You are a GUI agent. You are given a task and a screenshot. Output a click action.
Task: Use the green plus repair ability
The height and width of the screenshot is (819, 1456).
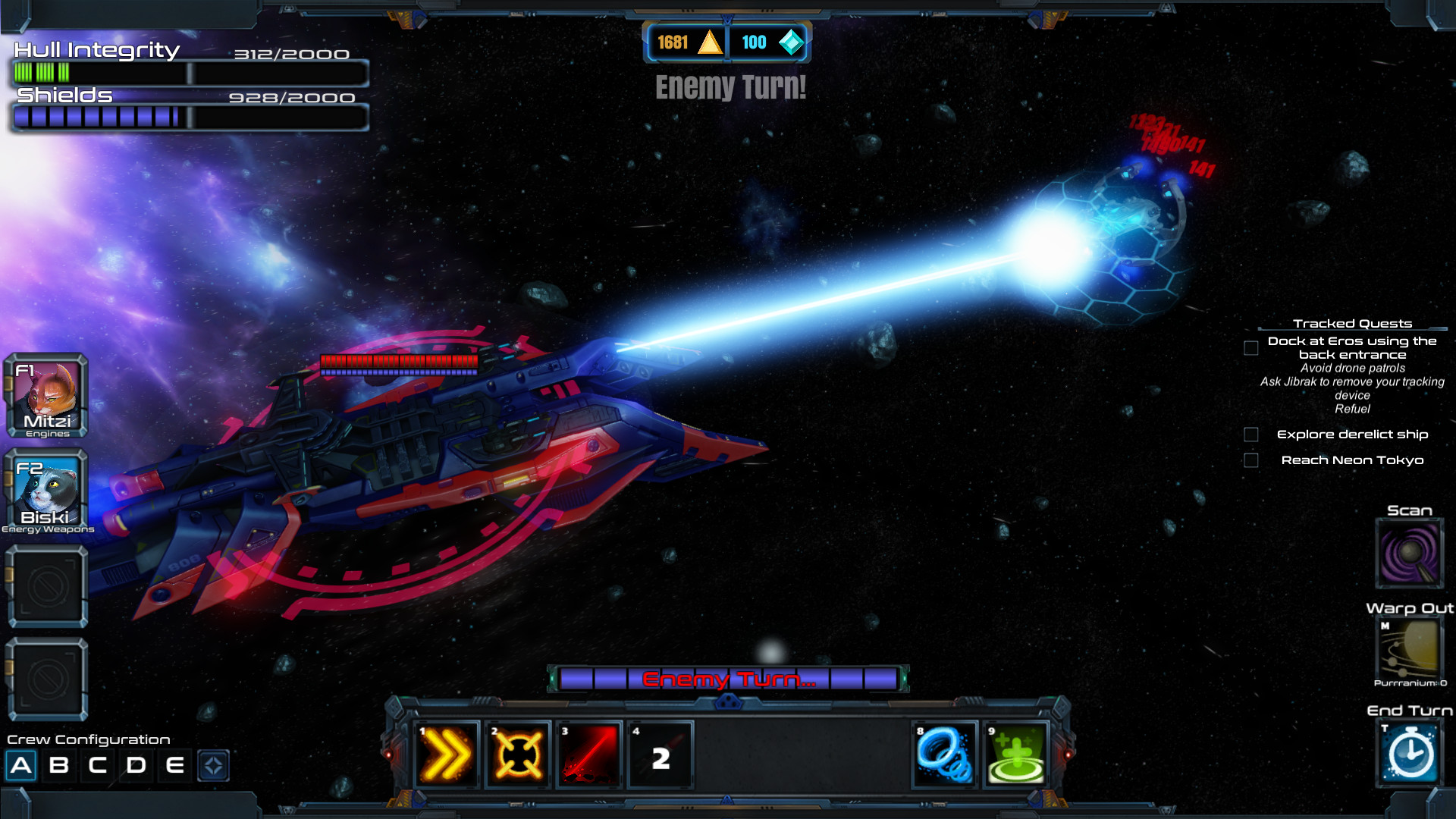[1015, 755]
